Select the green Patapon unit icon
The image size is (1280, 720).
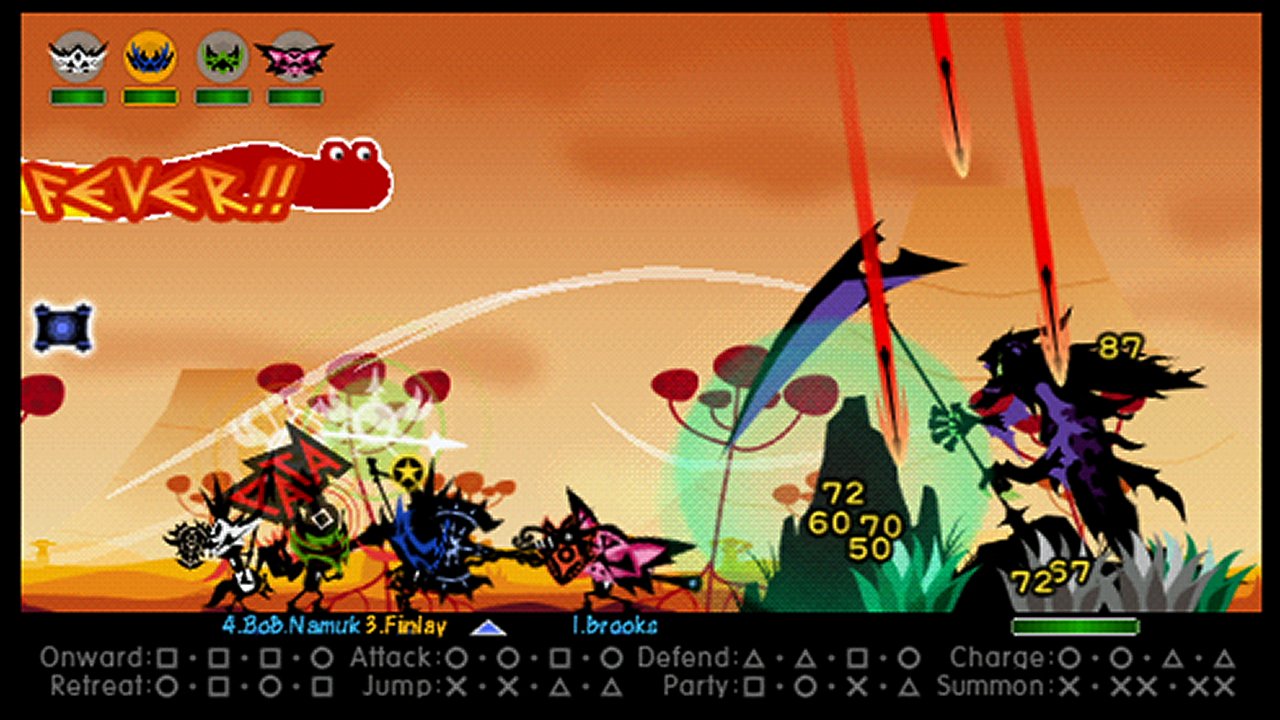point(222,57)
